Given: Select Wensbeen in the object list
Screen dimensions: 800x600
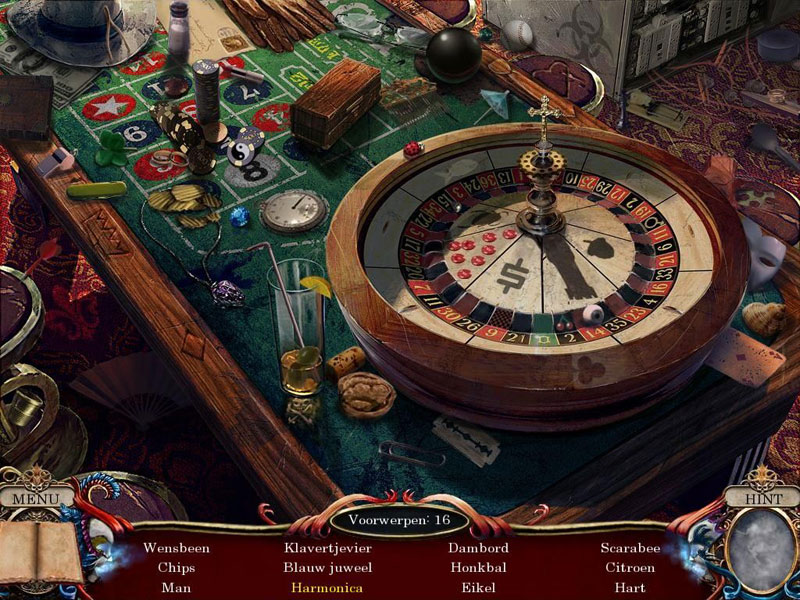Looking at the screenshot, I should click(x=176, y=548).
